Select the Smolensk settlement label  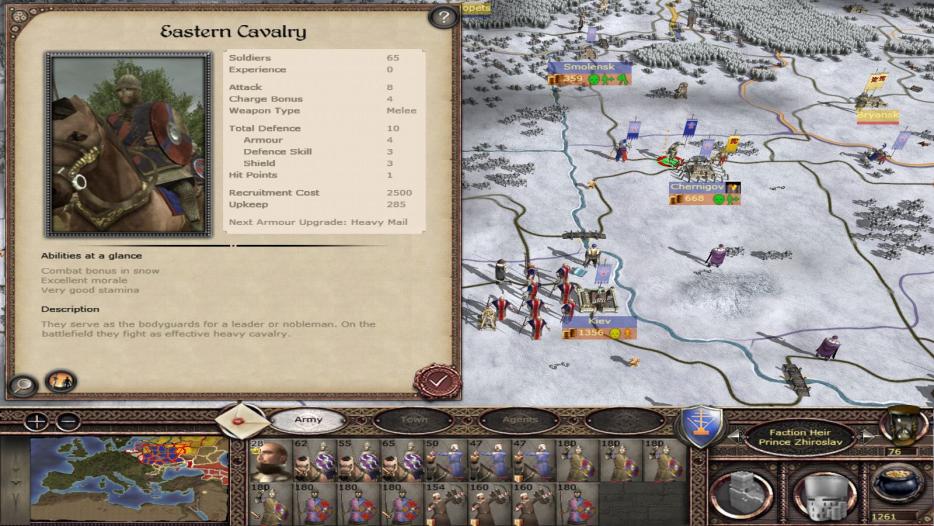pos(589,67)
